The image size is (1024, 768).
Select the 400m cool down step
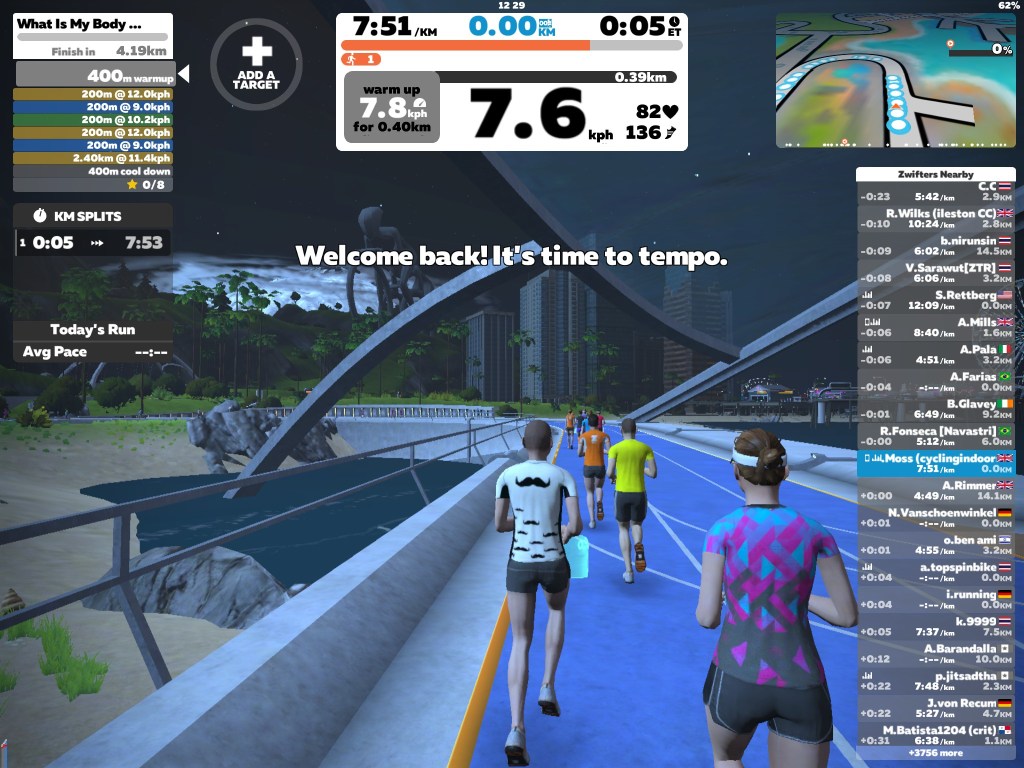click(93, 171)
